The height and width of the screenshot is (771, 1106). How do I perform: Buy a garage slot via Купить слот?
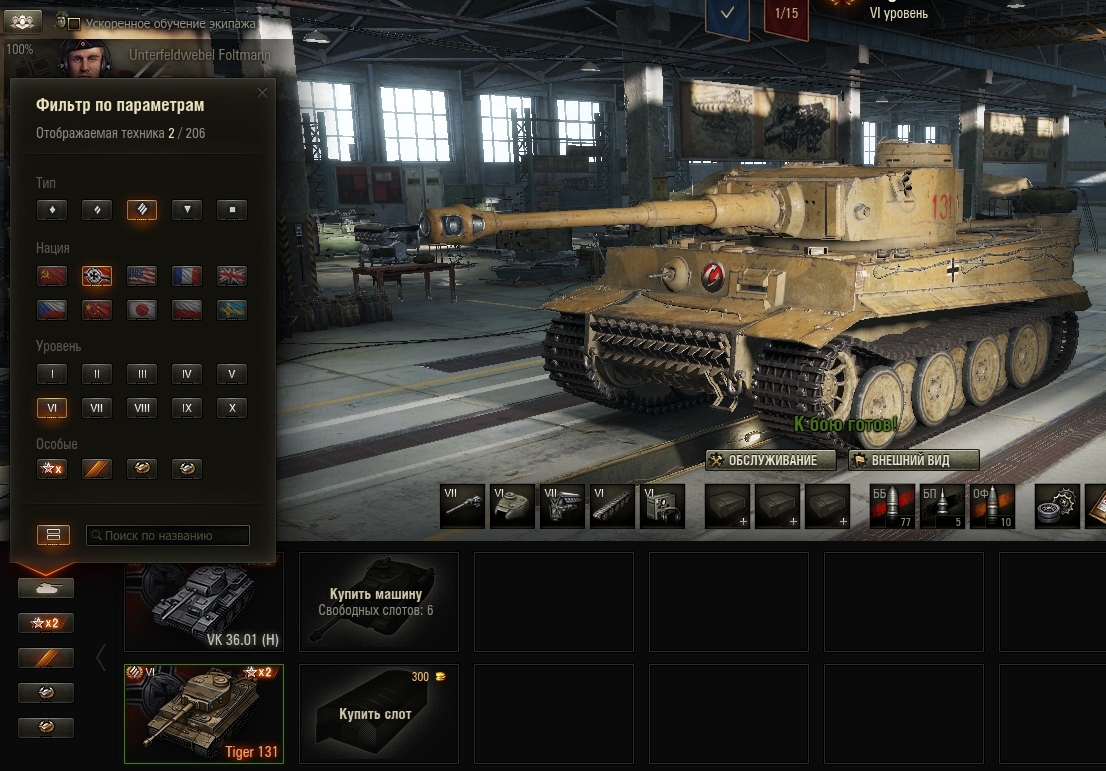click(x=378, y=713)
